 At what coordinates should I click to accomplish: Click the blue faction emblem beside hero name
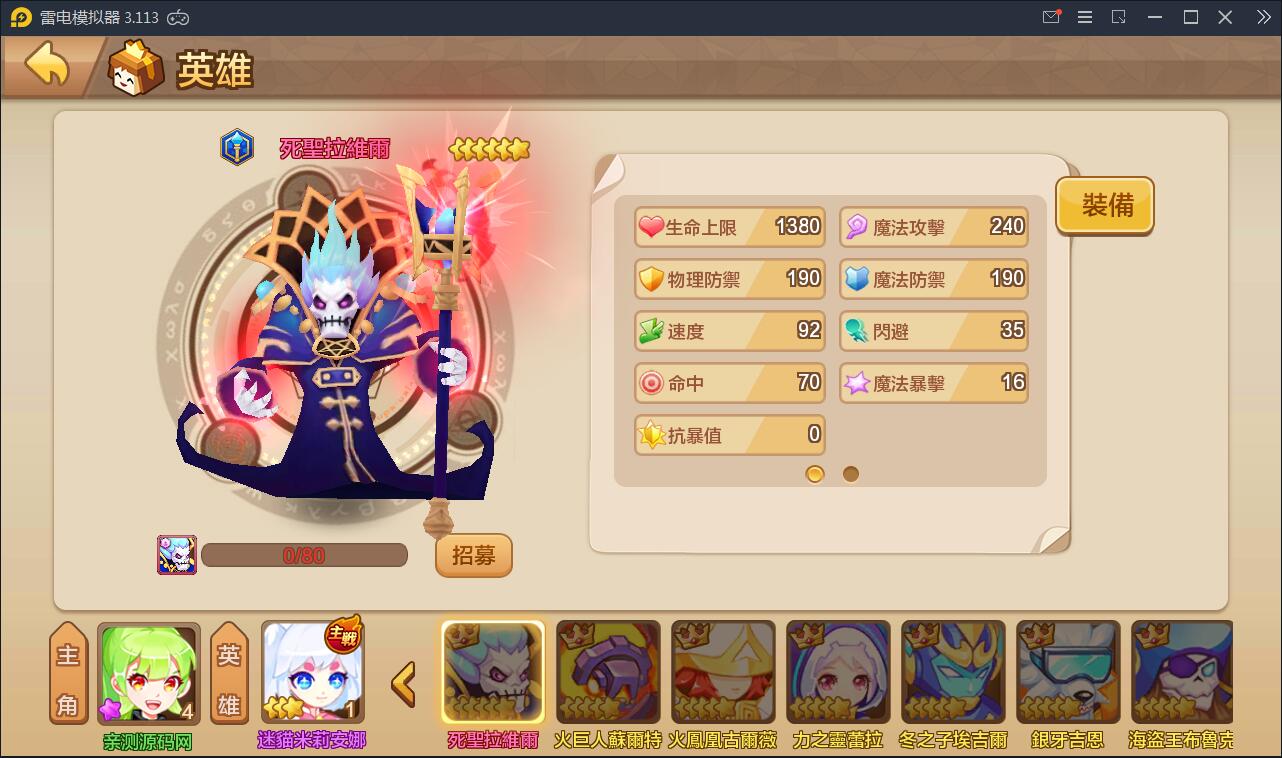tap(237, 147)
